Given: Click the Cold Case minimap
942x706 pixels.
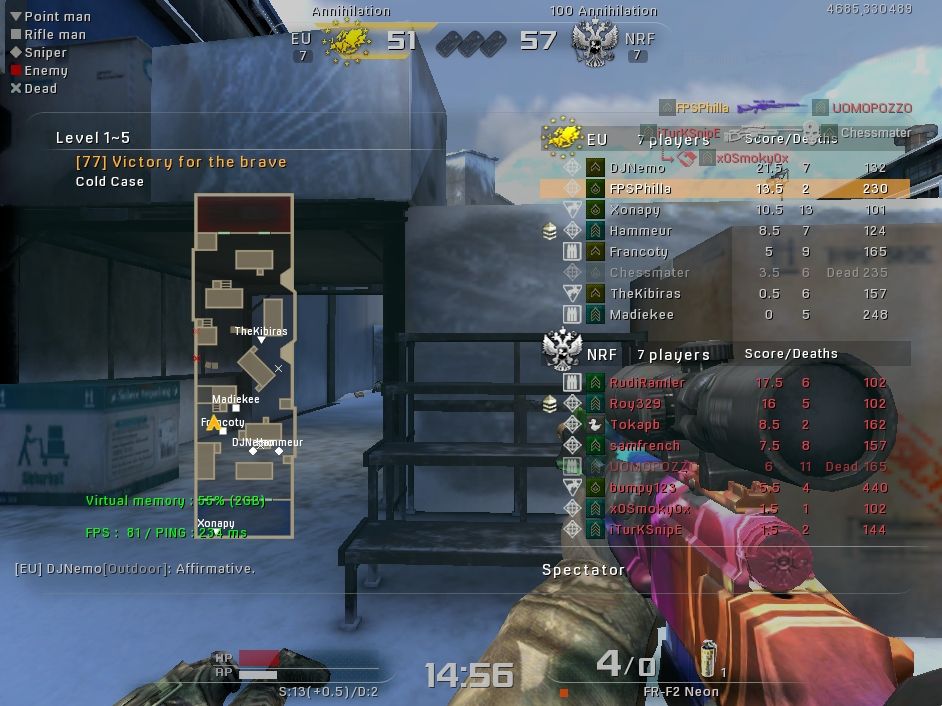Looking at the screenshot, I should pos(244,366).
